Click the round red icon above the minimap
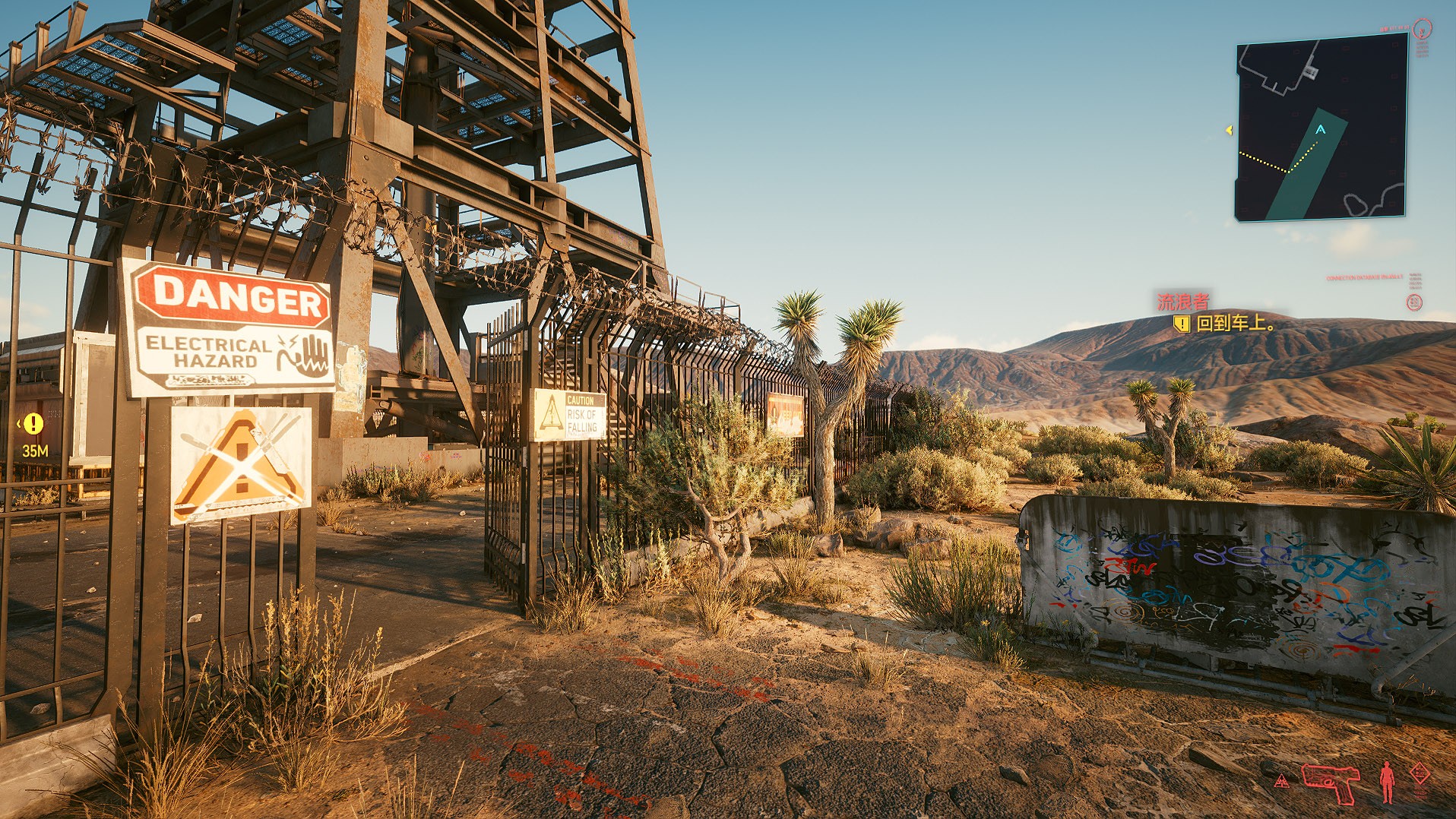Image resolution: width=1456 pixels, height=819 pixels. pyautogui.click(x=1422, y=30)
